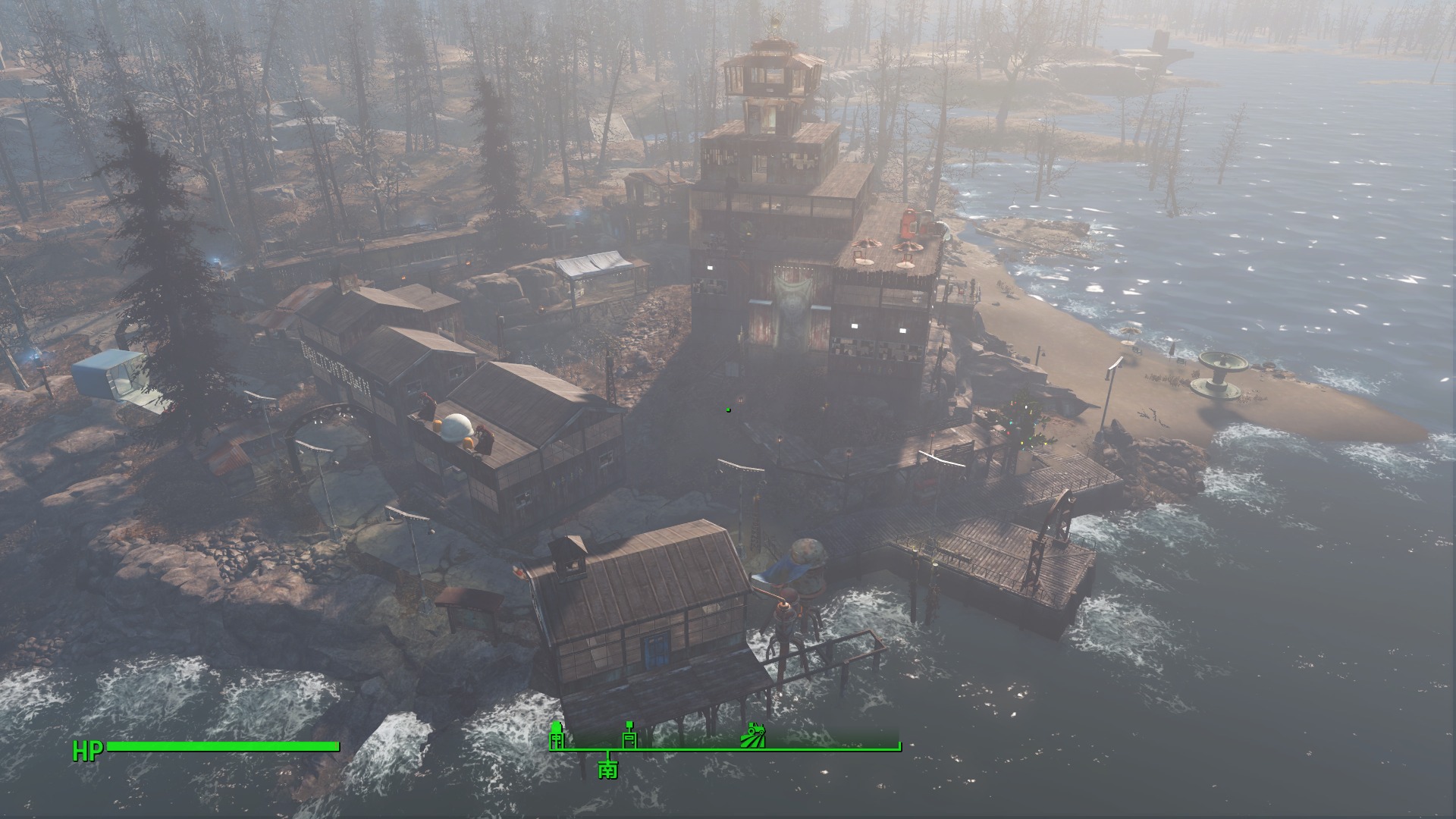Click the farm tractor marker on the compass
This screenshot has height=819, width=1456.
point(755,735)
